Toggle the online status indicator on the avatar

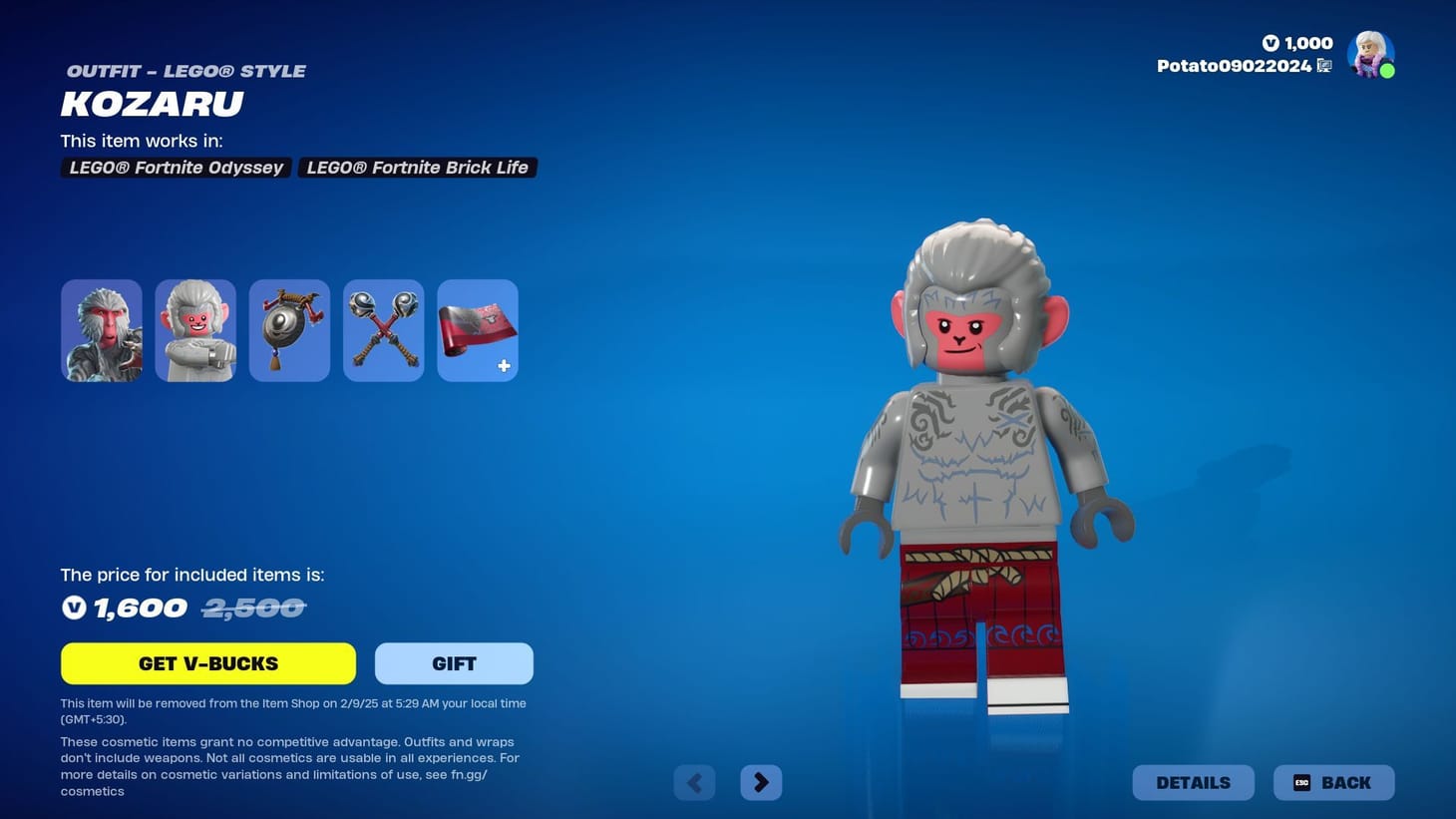point(1387,72)
